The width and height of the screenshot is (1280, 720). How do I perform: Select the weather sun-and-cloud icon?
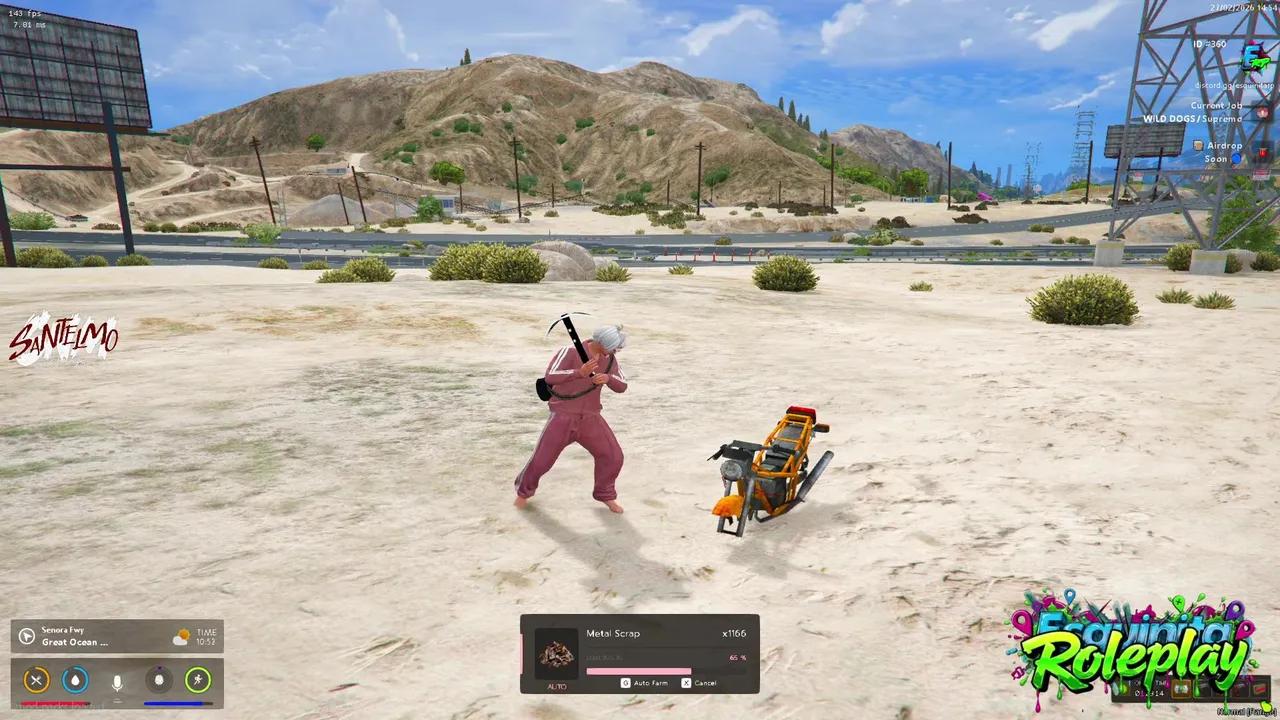[x=182, y=636]
